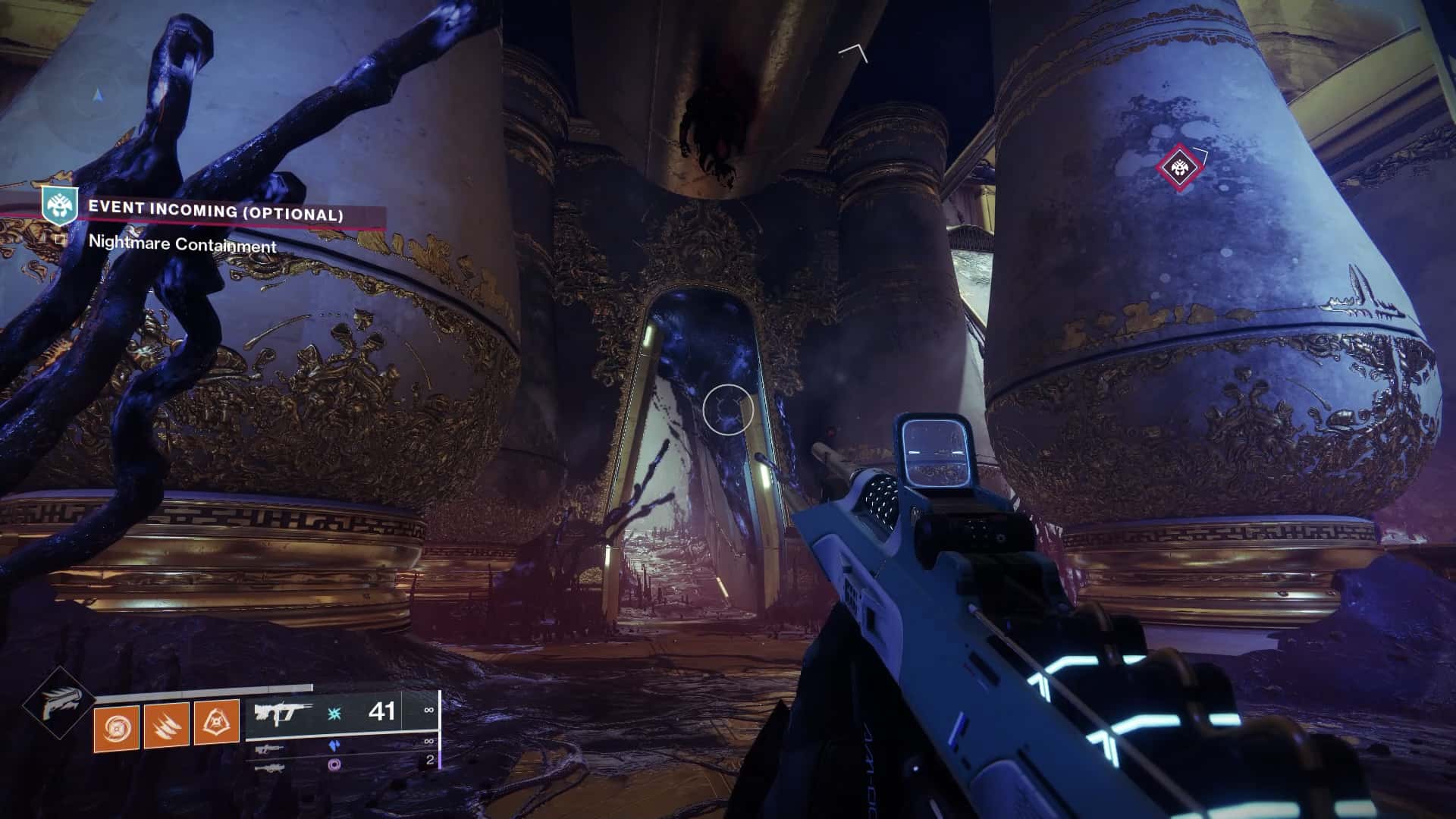Click the stasis damage element icon
1456x819 pixels.
click(334, 713)
